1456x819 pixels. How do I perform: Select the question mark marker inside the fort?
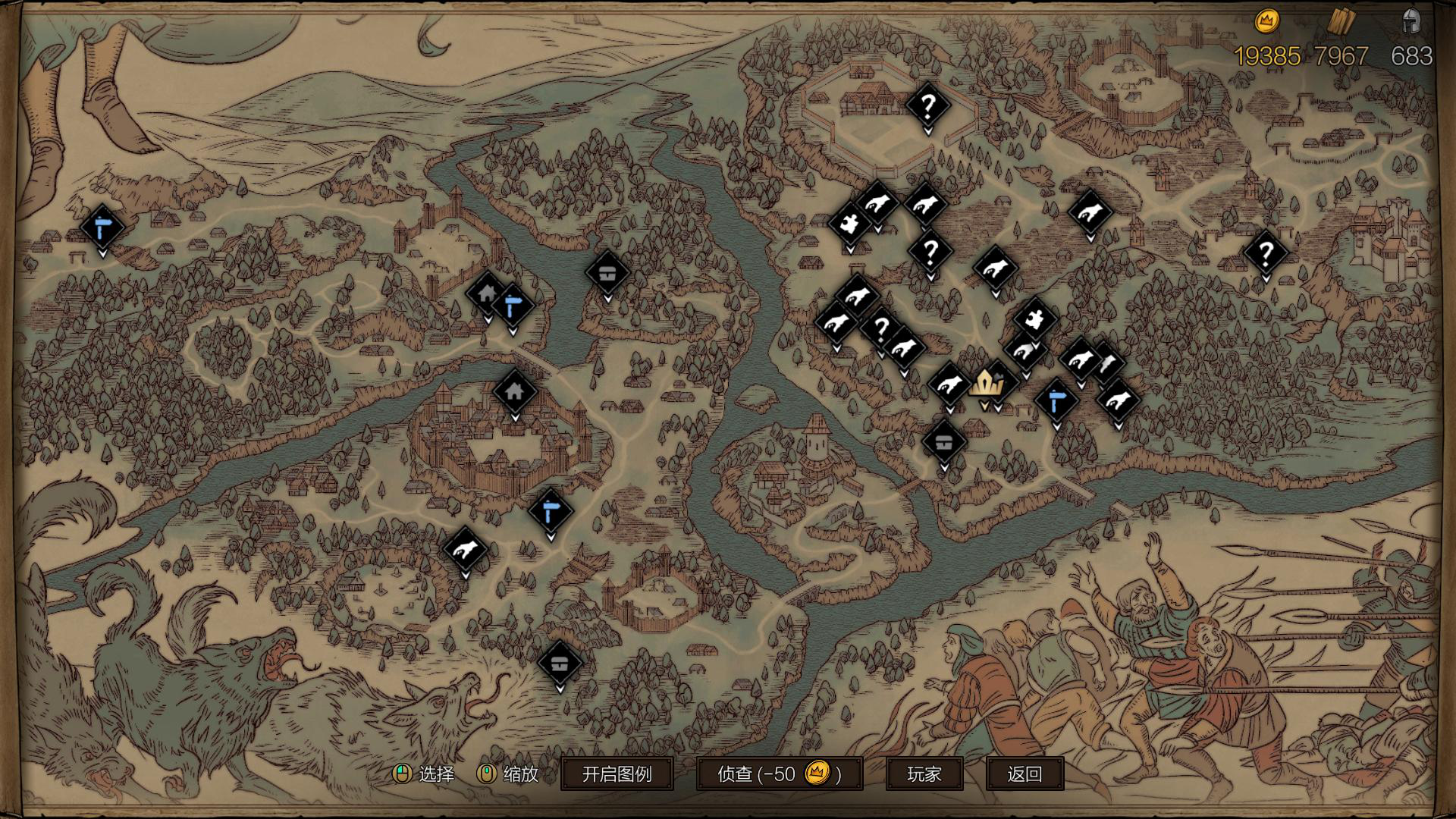pyautogui.click(x=927, y=105)
